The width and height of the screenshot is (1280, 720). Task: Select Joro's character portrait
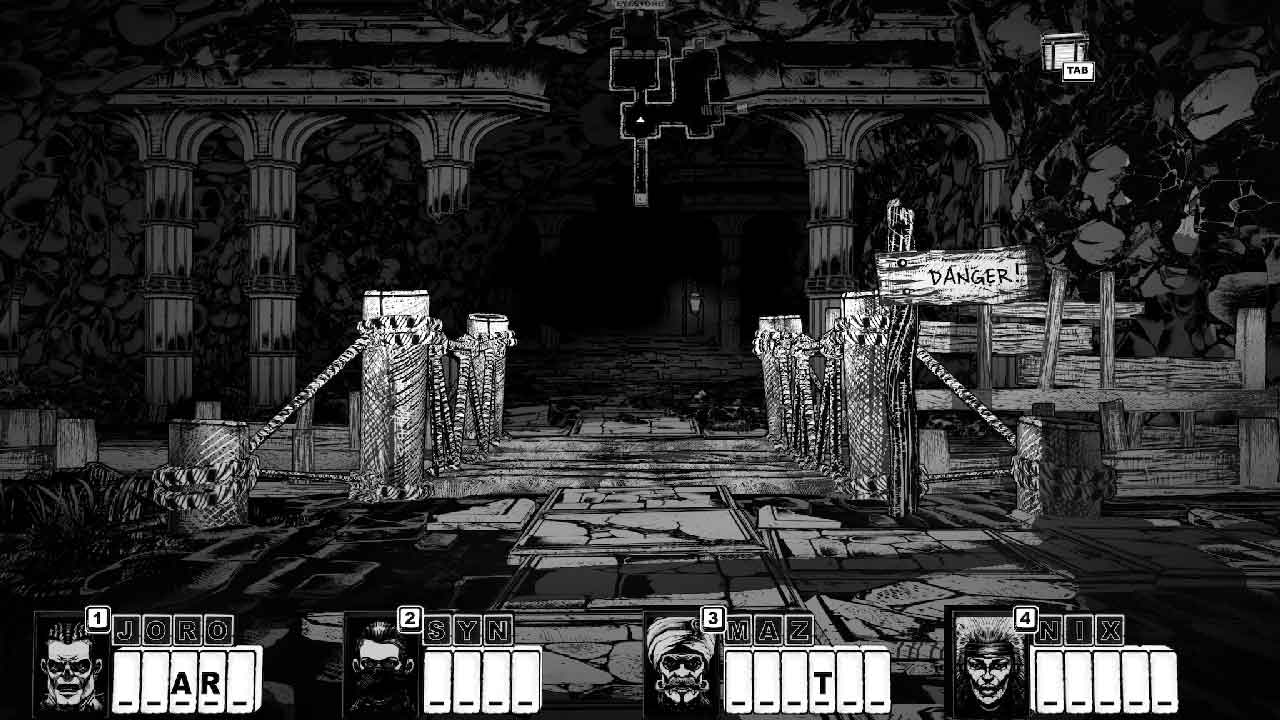pyautogui.click(x=72, y=667)
